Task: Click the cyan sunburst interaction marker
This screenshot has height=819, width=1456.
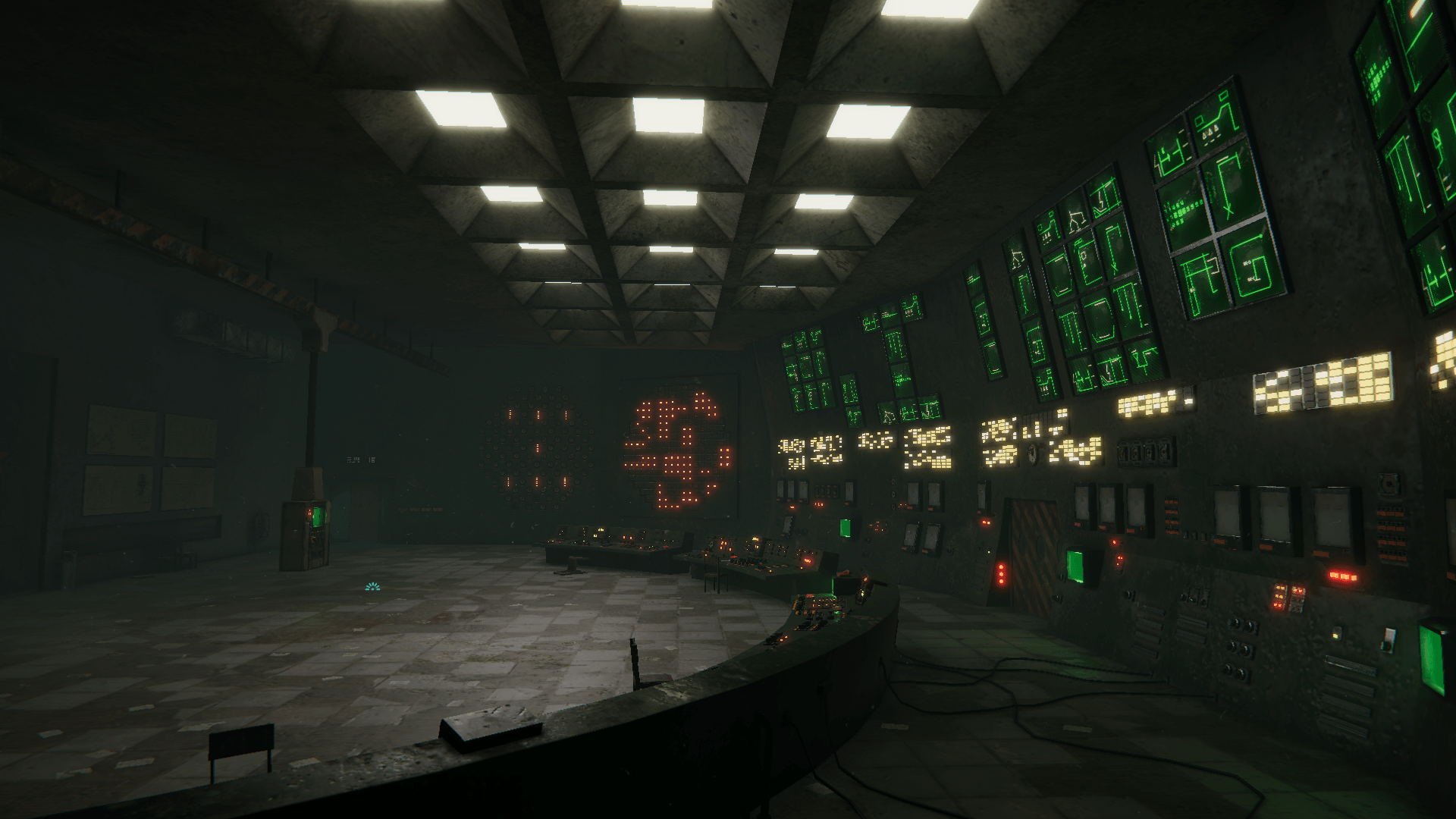Action: click(x=372, y=587)
